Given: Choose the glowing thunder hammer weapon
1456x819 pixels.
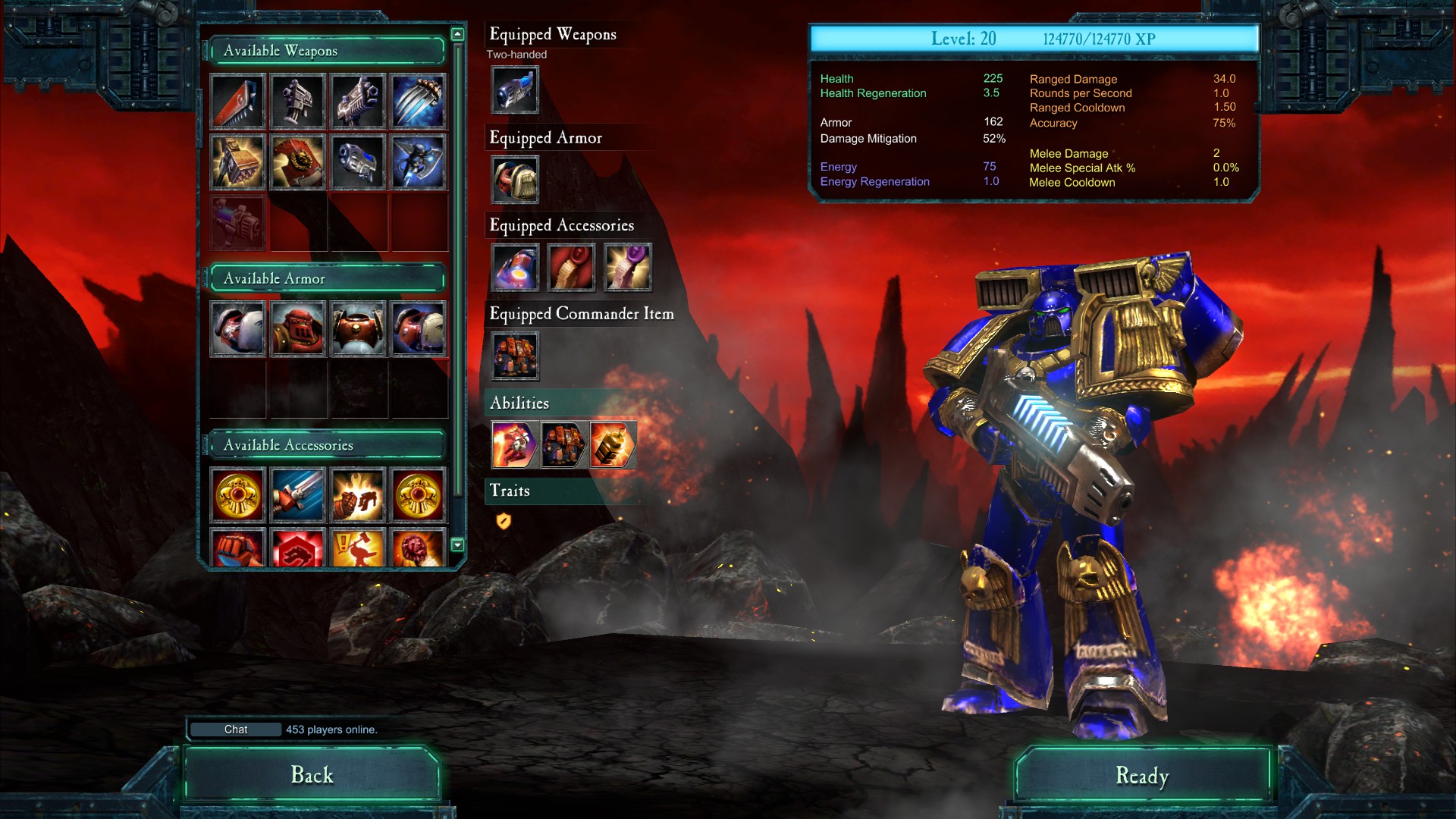Looking at the screenshot, I should click(x=238, y=162).
